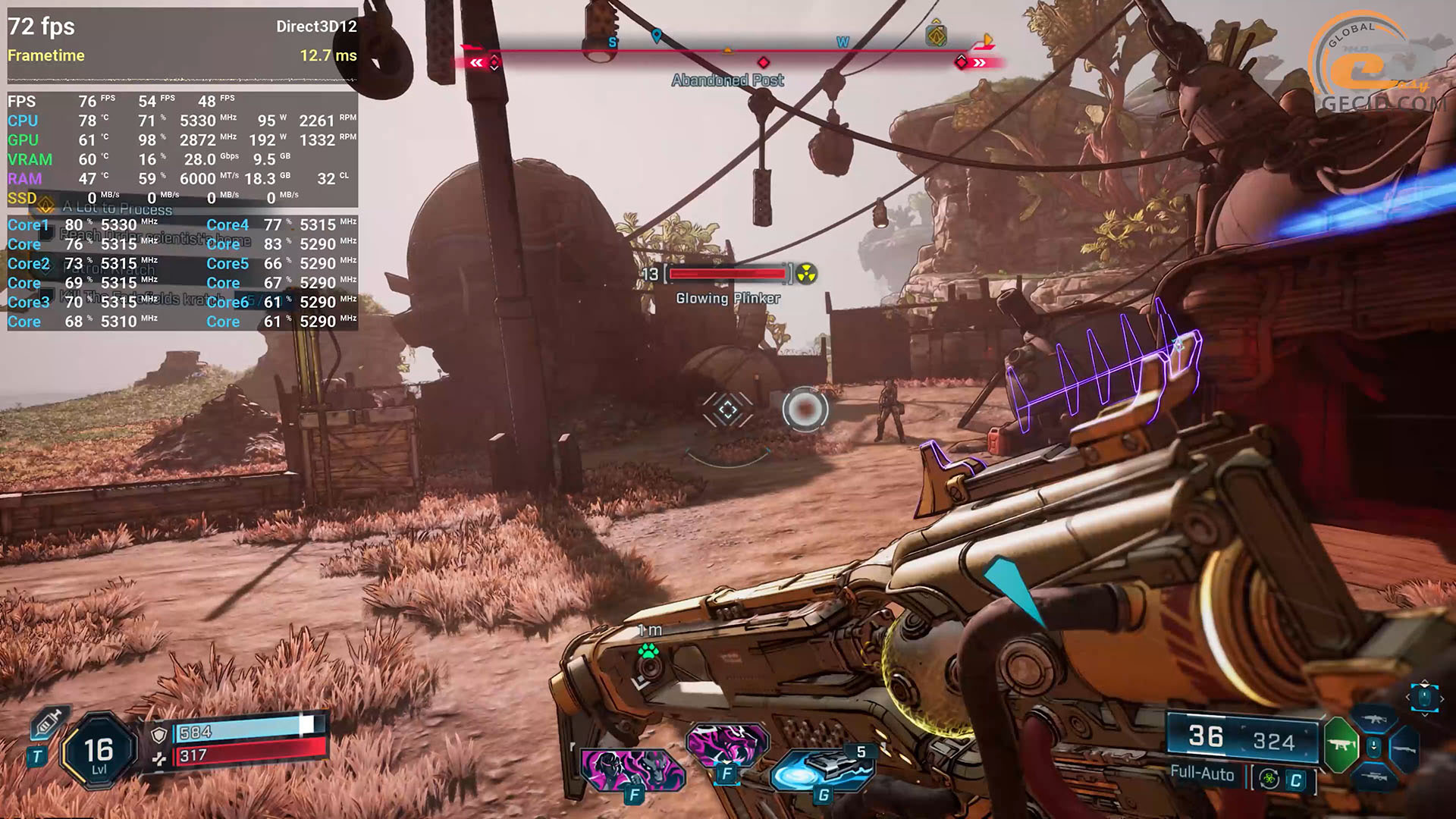Viewport: 1456px width, 819px height.
Task: Open the level 16 character badge
Action: pyautogui.click(x=99, y=752)
